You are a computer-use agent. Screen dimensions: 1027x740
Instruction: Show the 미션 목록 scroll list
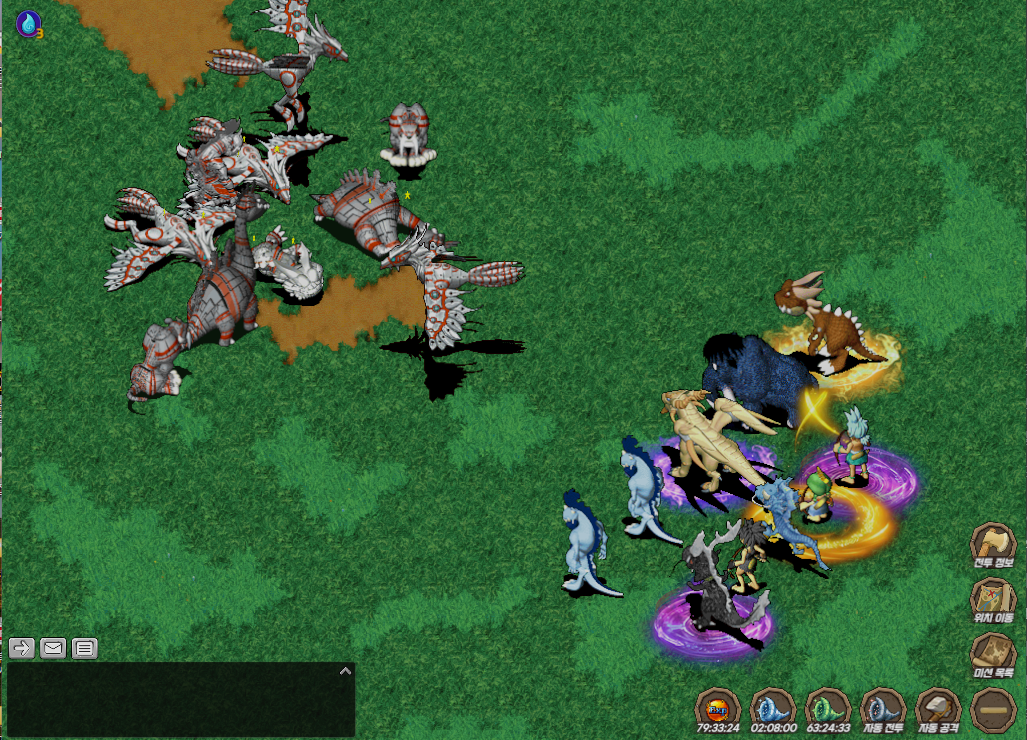[993, 656]
